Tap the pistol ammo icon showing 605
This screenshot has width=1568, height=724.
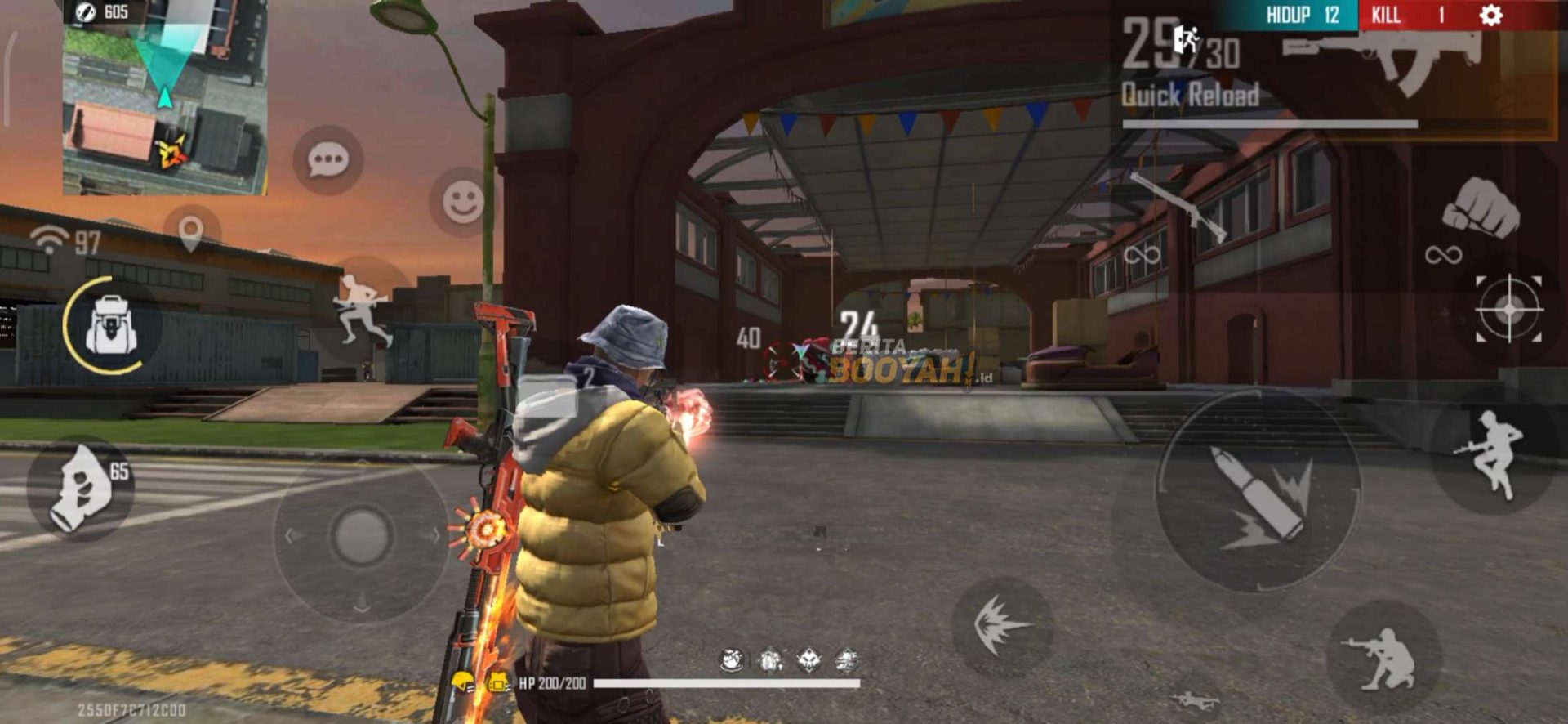(84, 12)
